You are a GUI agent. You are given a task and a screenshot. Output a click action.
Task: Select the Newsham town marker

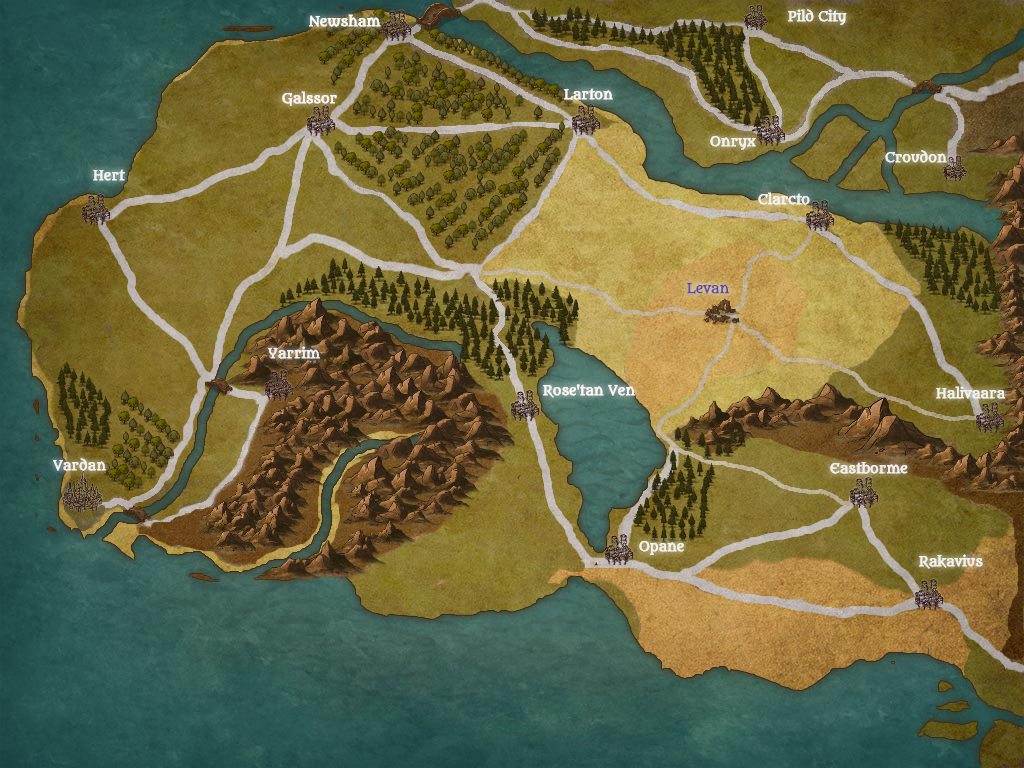tap(397, 27)
